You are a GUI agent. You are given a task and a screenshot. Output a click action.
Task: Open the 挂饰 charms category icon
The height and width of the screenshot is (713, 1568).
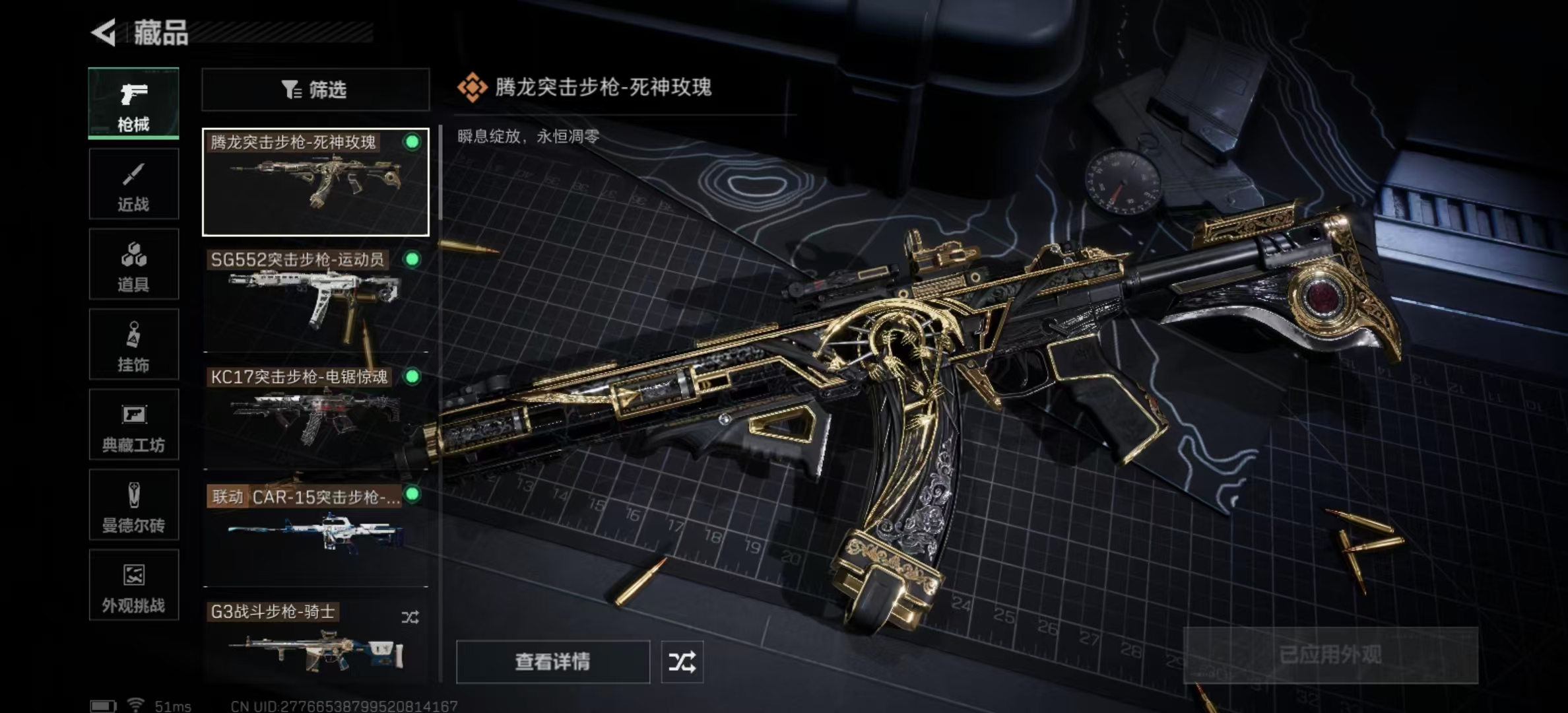pos(133,345)
